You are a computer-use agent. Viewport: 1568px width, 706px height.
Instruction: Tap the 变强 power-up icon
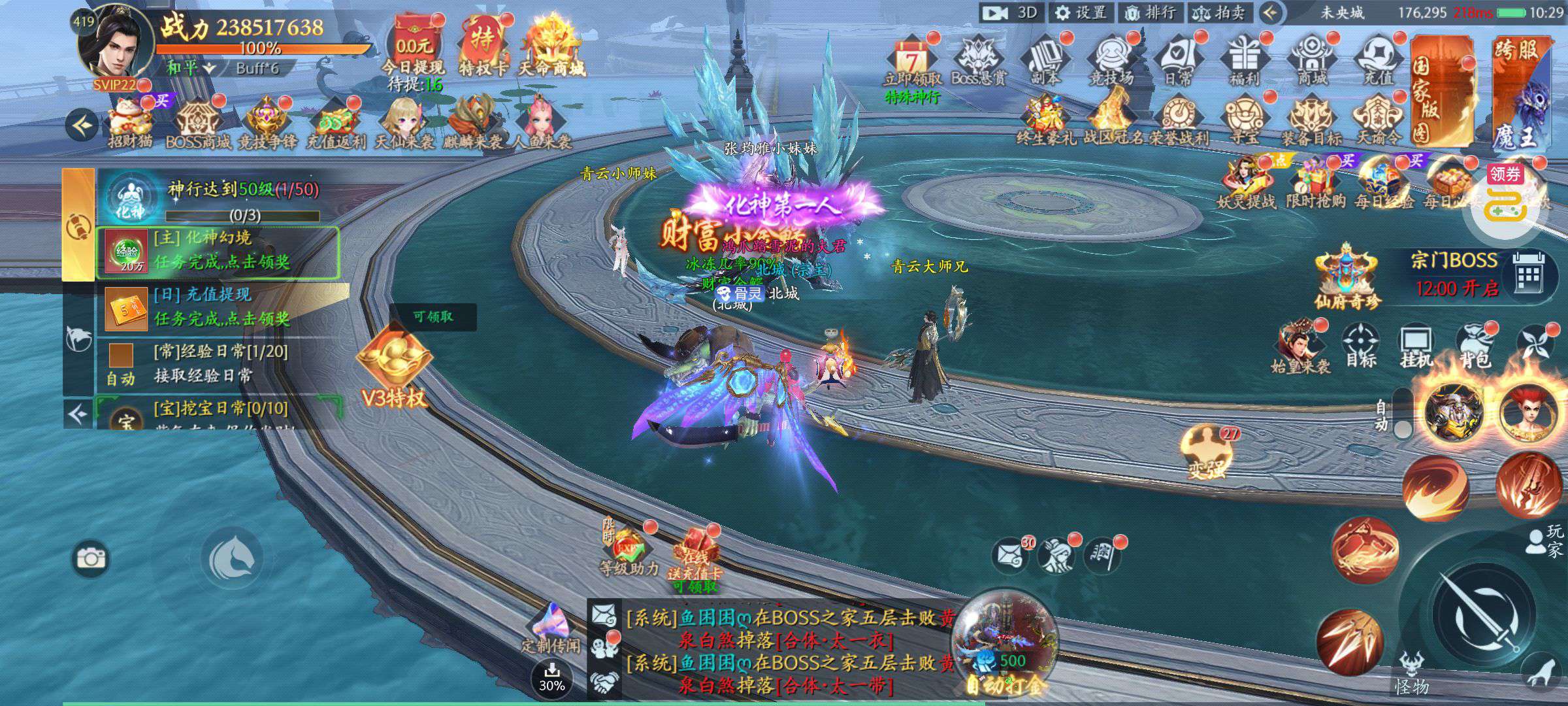[x=1205, y=451]
